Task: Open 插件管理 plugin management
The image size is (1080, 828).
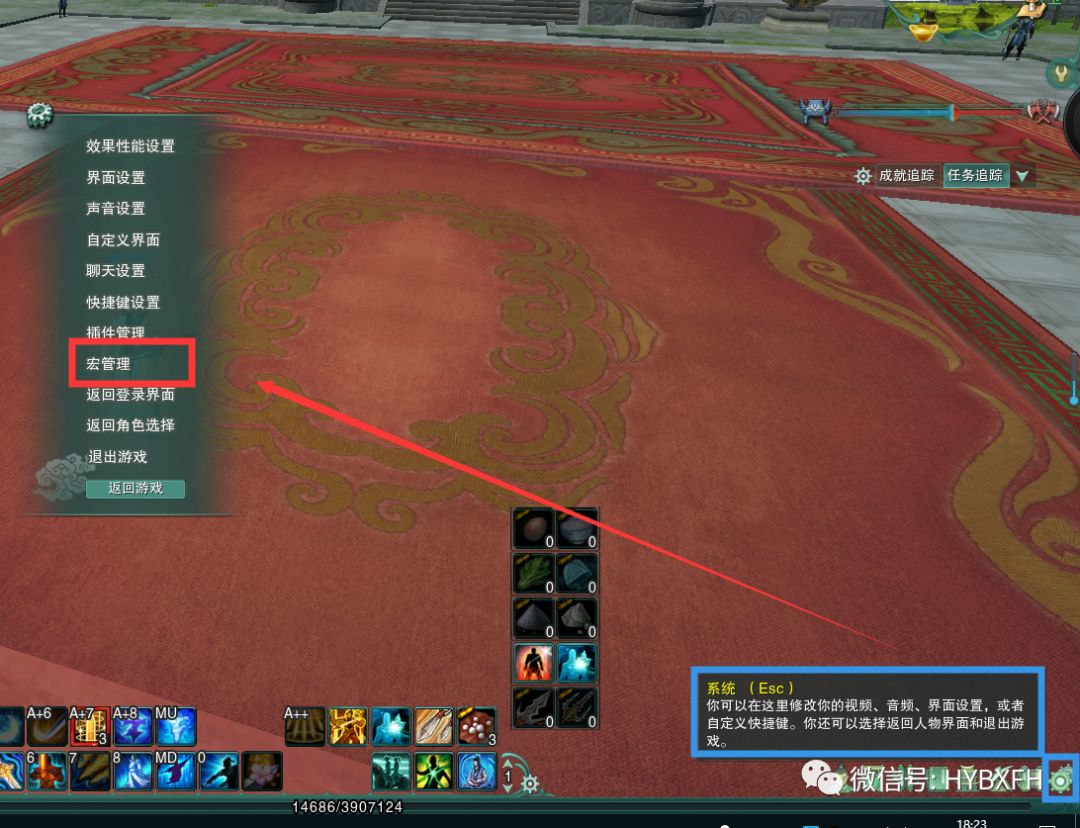Action: coord(116,332)
